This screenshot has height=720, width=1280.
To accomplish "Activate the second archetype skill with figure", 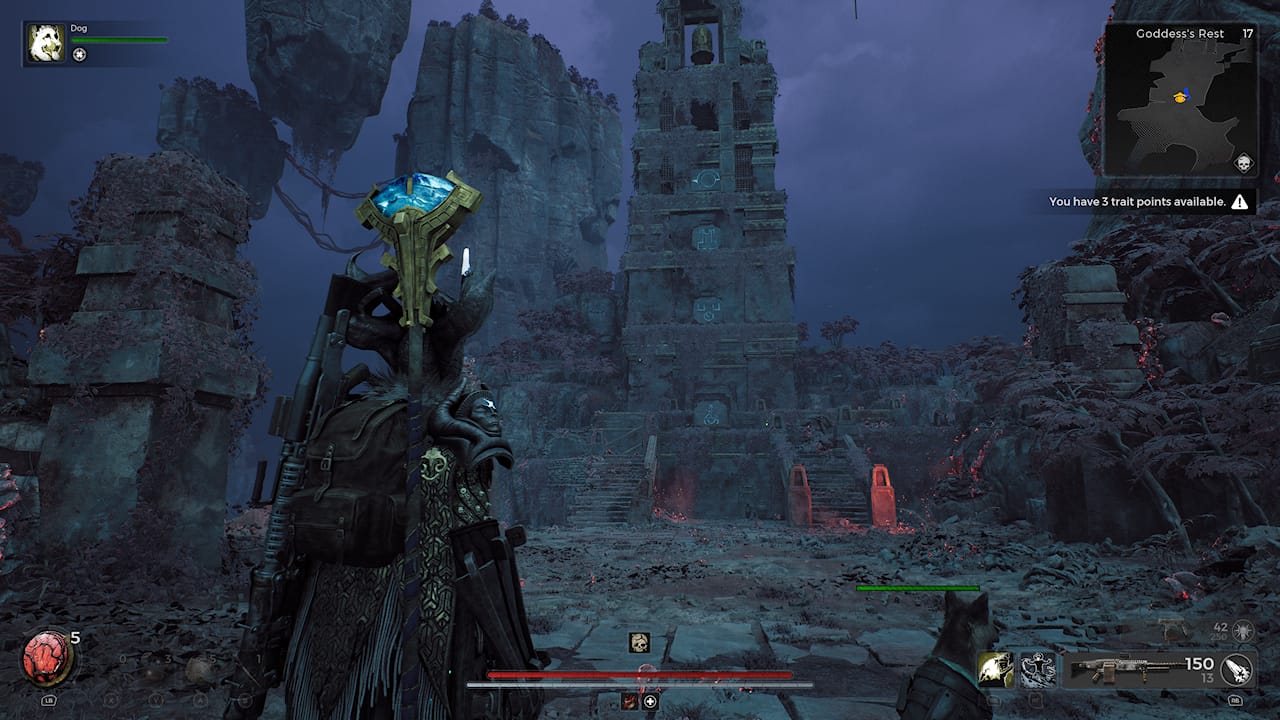I will coord(1037,669).
